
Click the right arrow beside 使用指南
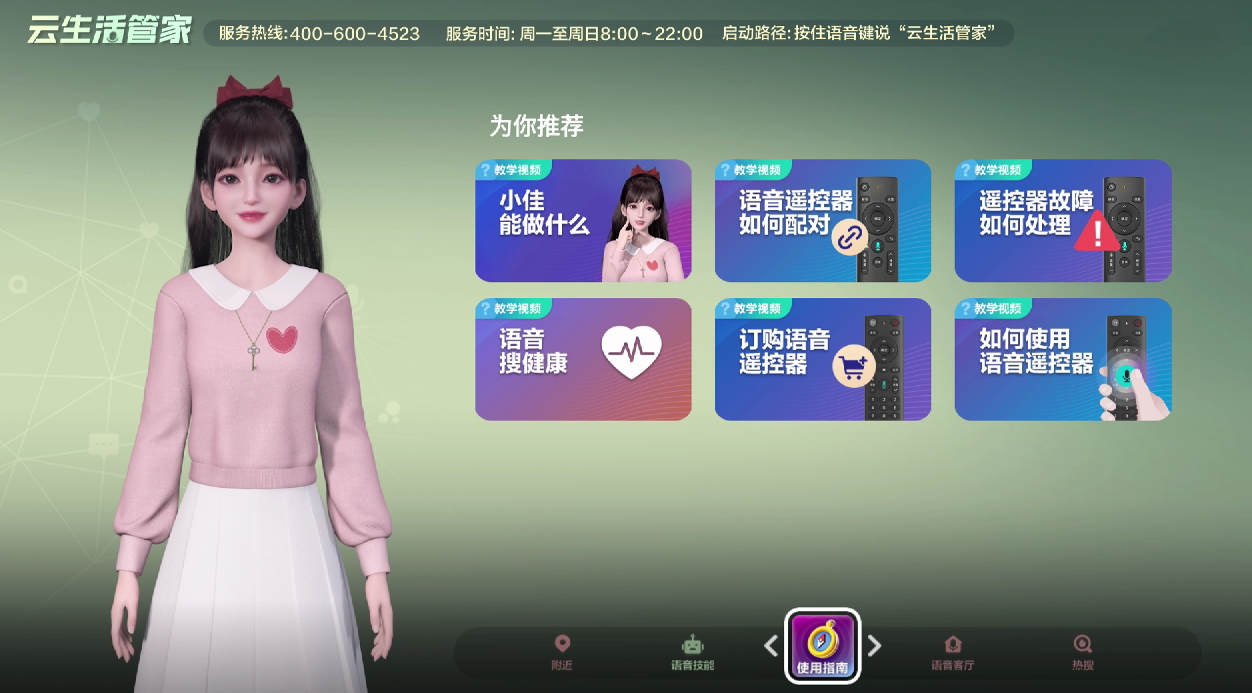coord(874,646)
